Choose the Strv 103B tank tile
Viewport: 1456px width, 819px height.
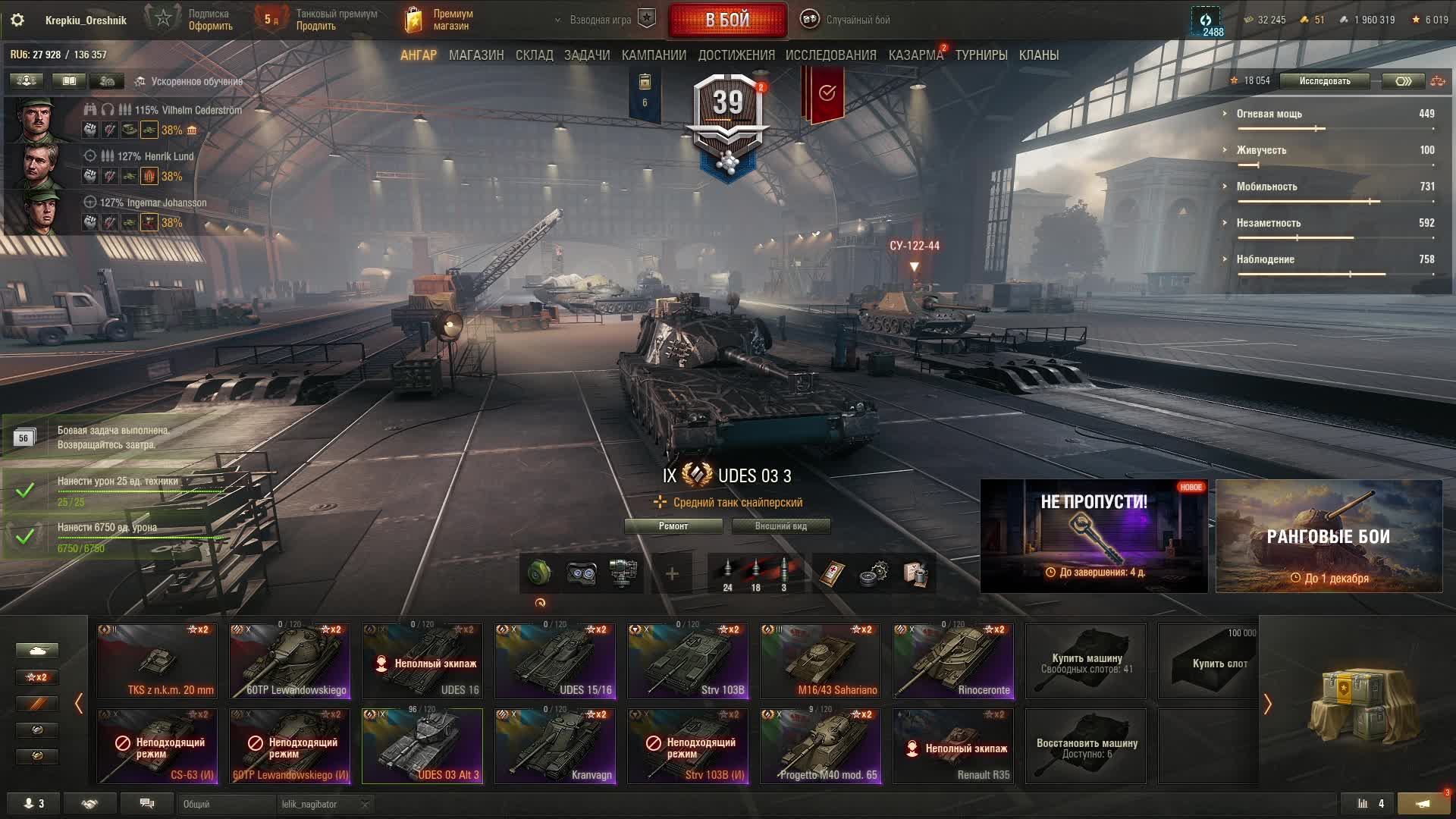coord(688,661)
